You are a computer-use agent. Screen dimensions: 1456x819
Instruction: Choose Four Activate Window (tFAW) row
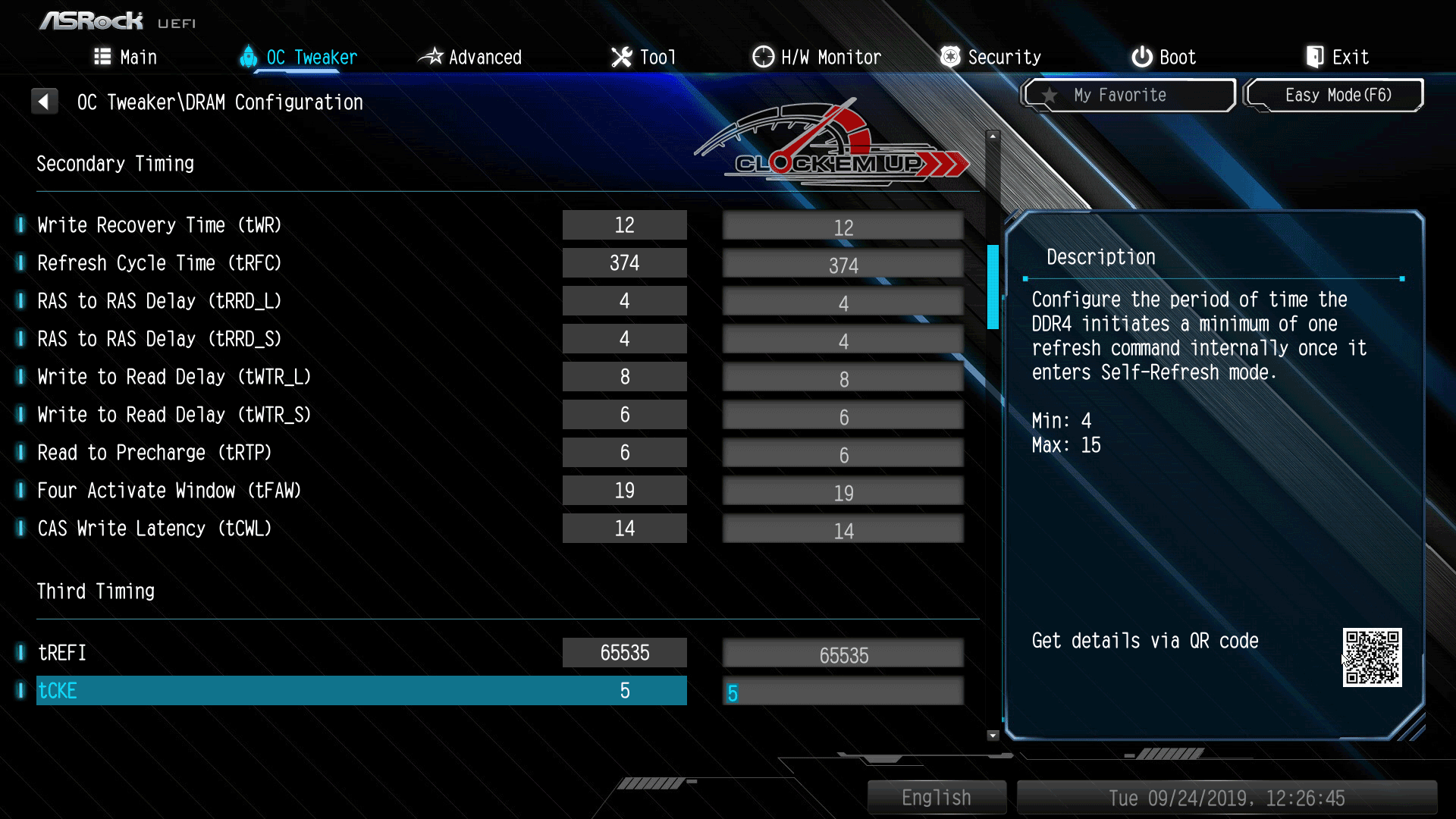pos(169,491)
